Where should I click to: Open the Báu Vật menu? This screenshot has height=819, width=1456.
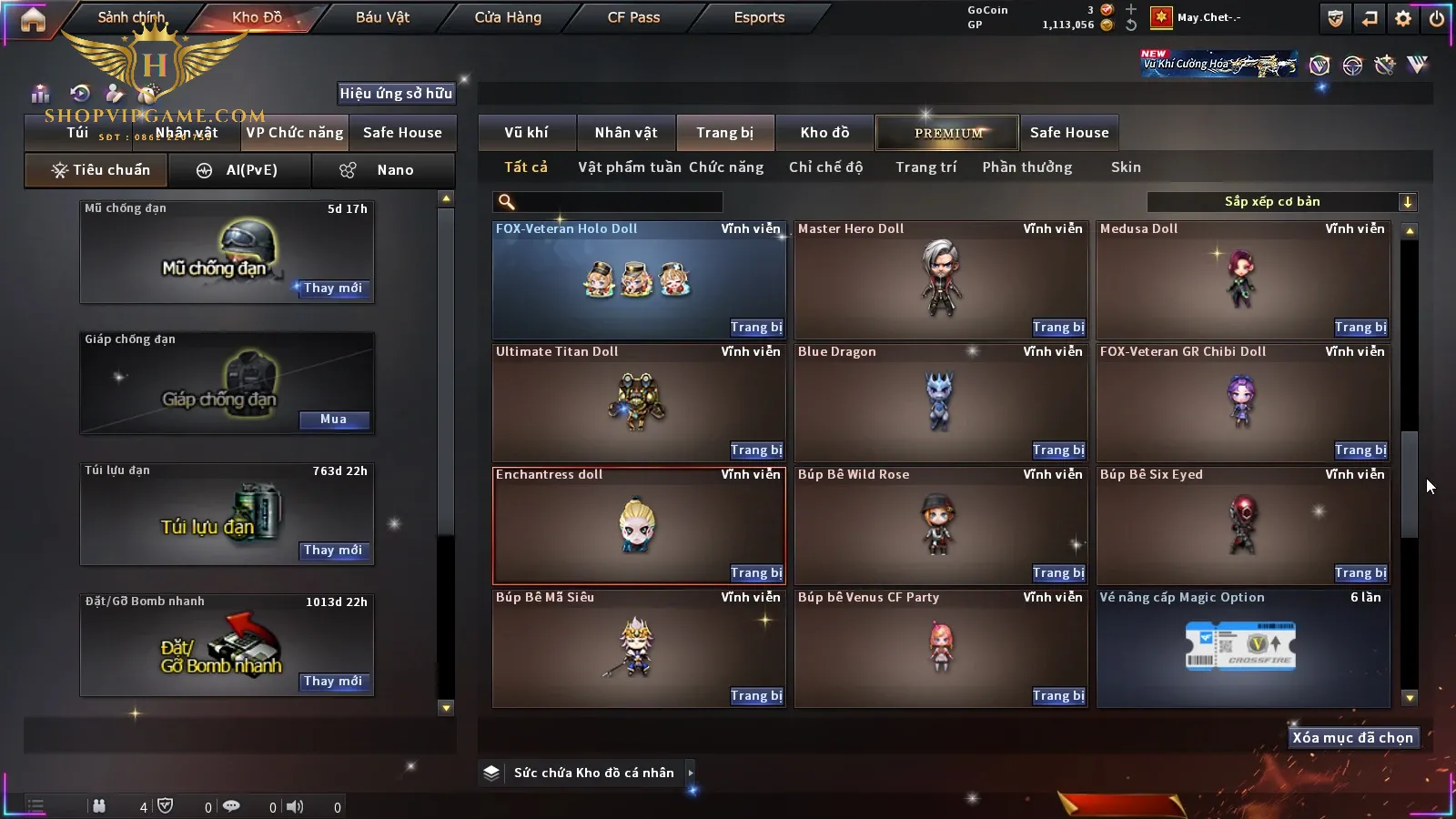(x=382, y=17)
